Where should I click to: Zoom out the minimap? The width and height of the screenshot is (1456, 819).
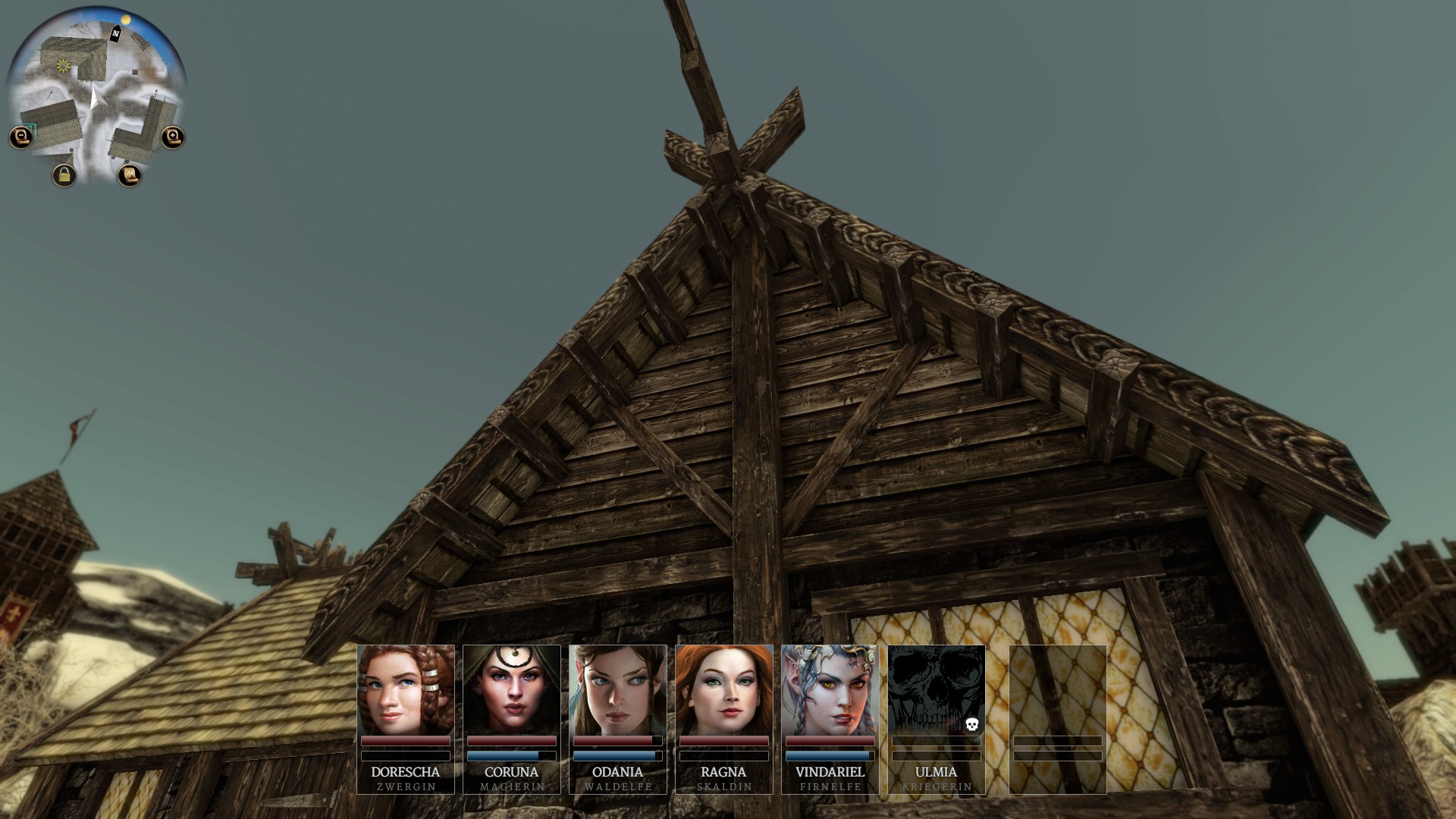pyautogui.click(x=21, y=137)
